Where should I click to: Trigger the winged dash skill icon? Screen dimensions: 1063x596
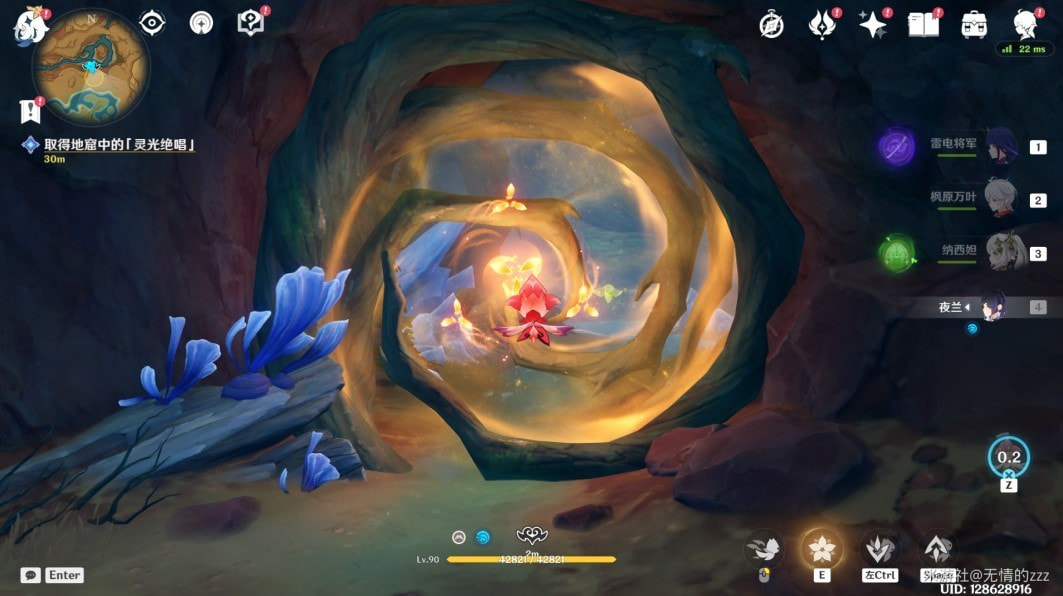point(764,548)
